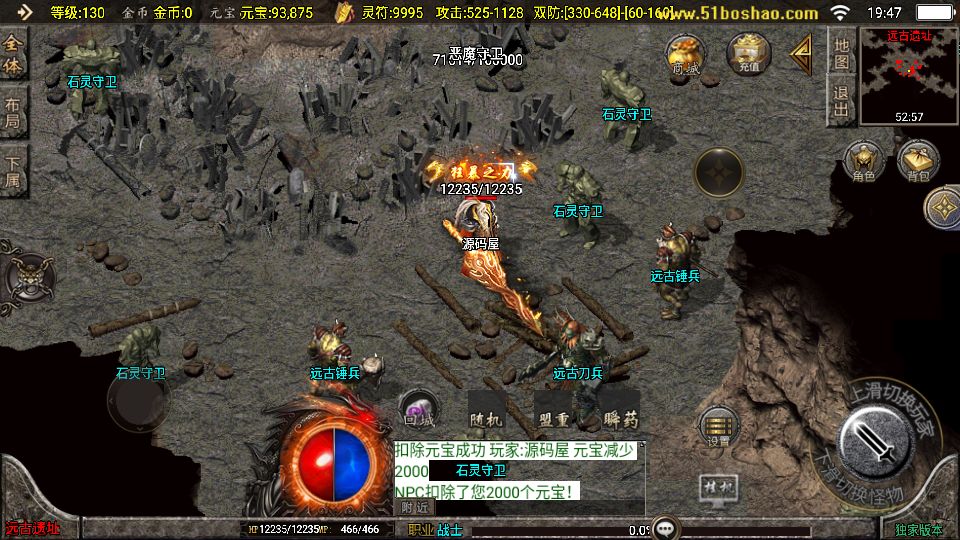This screenshot has width=960, height=540.
Task: Open the 商城 shop icon
Action: click(x=686, y=56)
